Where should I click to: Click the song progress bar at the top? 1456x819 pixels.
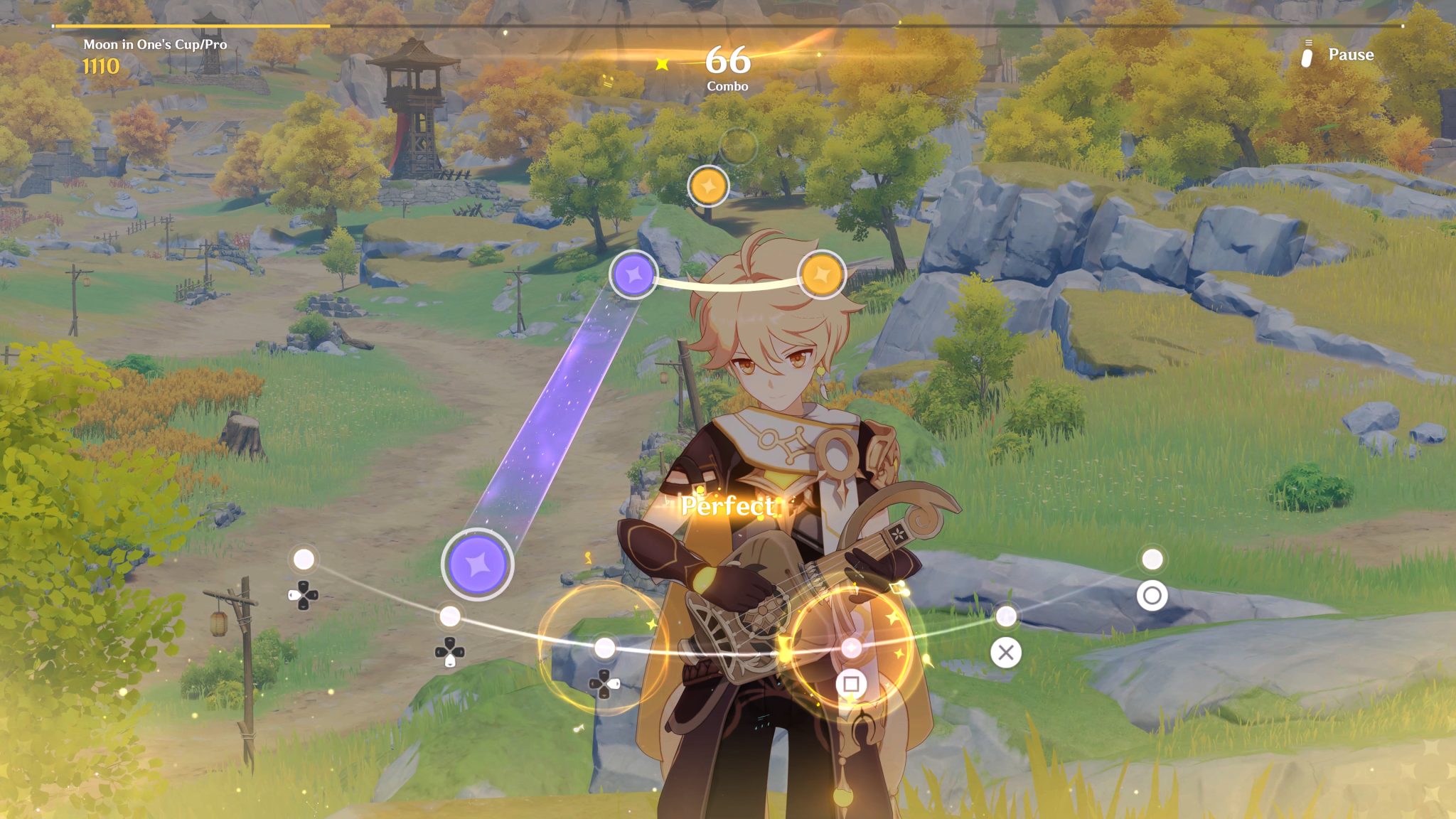click(x=728, y=26)
